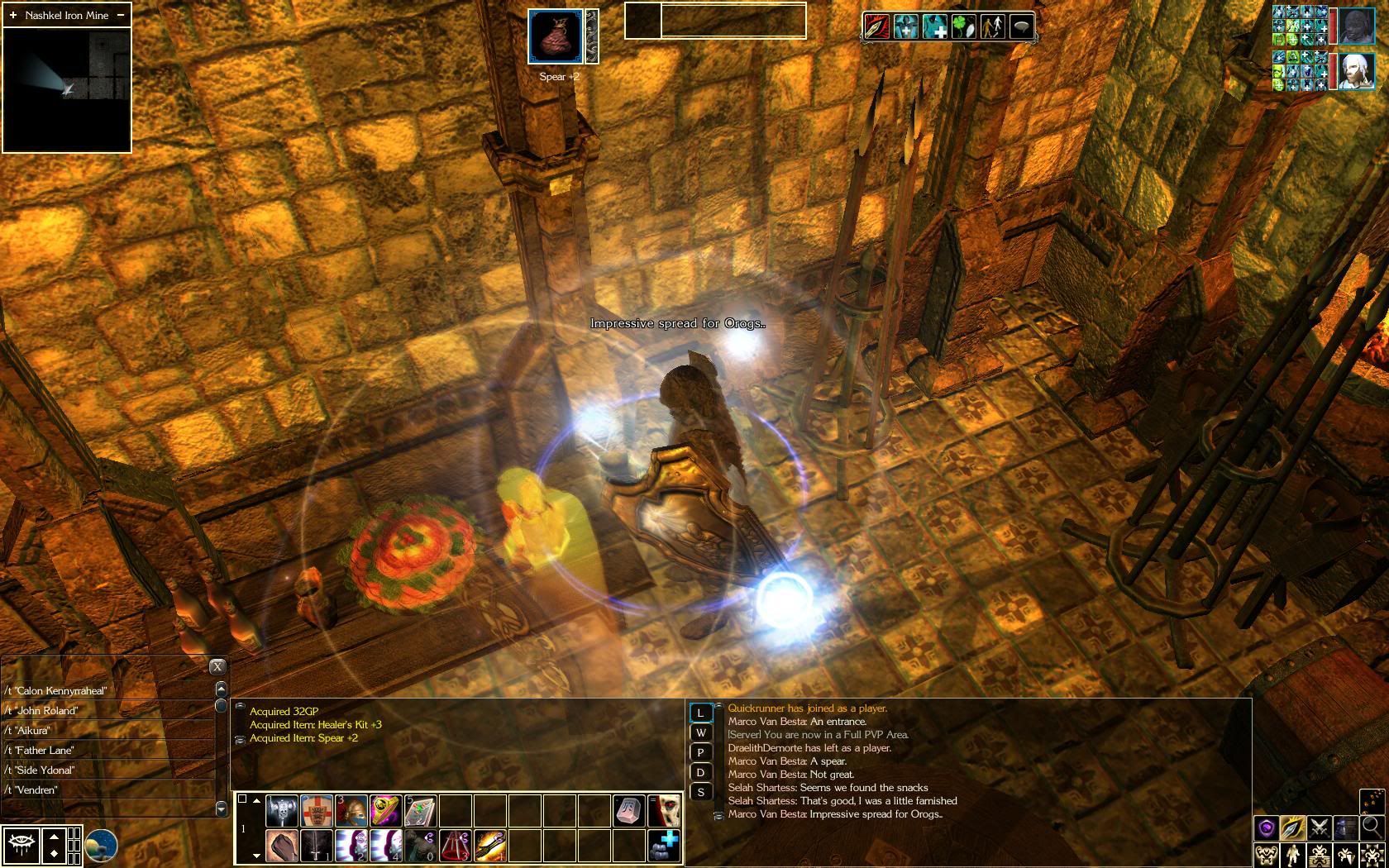Pick the /t "Vendren" tell target
The height and width of the screenshot is (868, 1389).
point(107,789)
